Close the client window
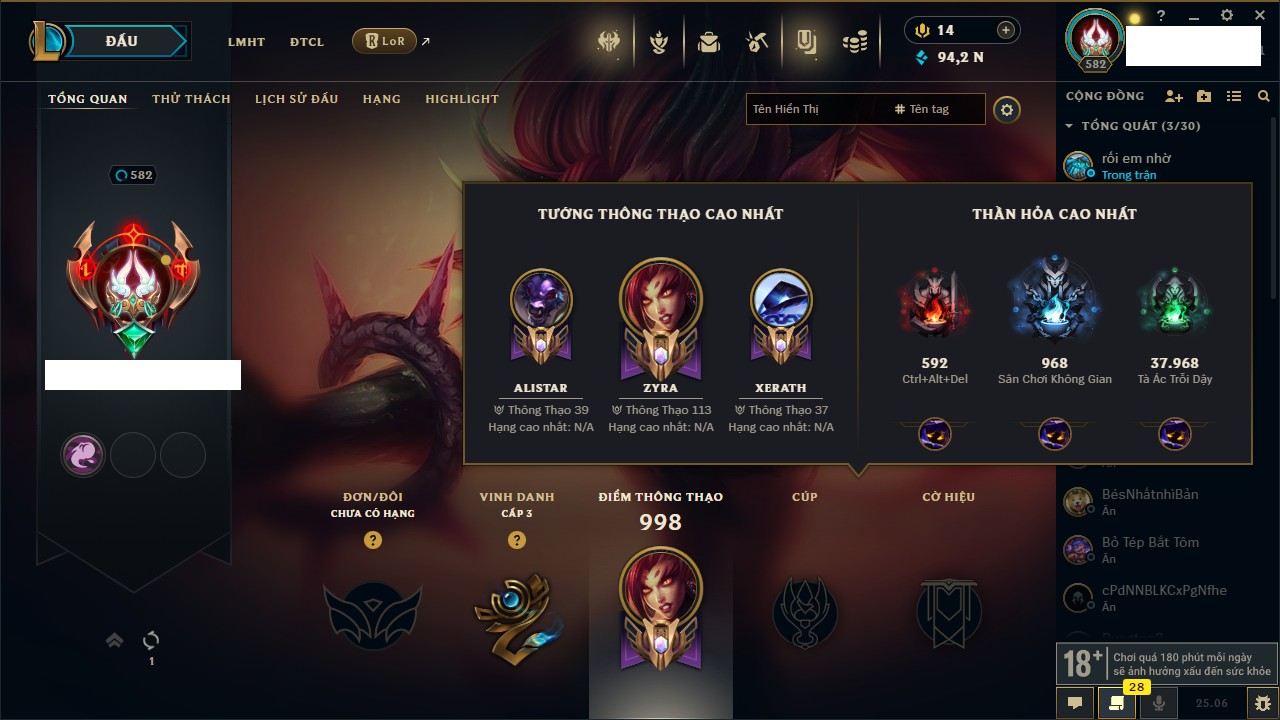The height and width of the screenshot is (720, 1280). click(1258, 15)
